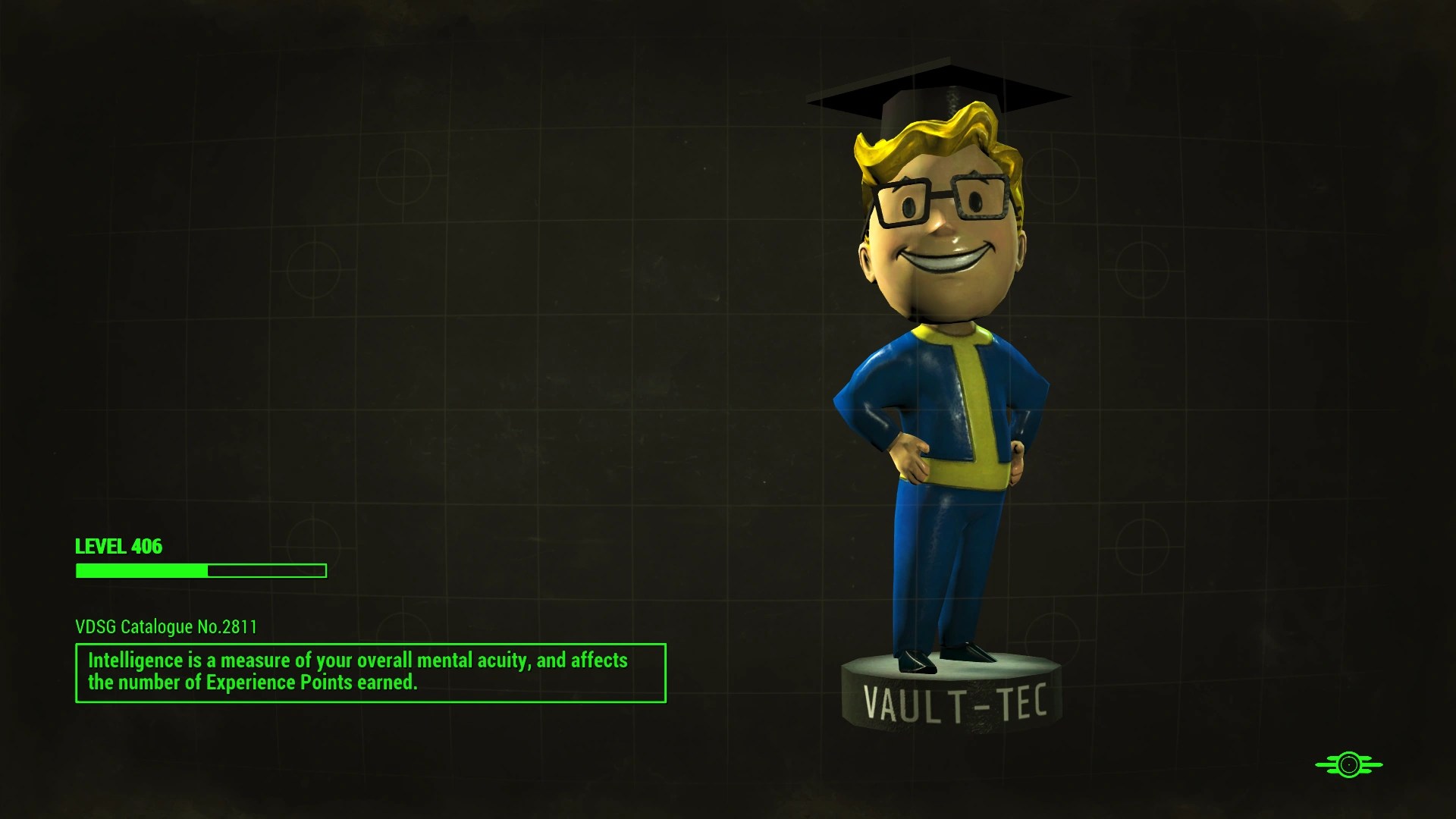Image resolution: width=1456 pixels, height=819 pixels.
Task: Toggle display of the LEVEL 406 label
Action: click(119, 545)
